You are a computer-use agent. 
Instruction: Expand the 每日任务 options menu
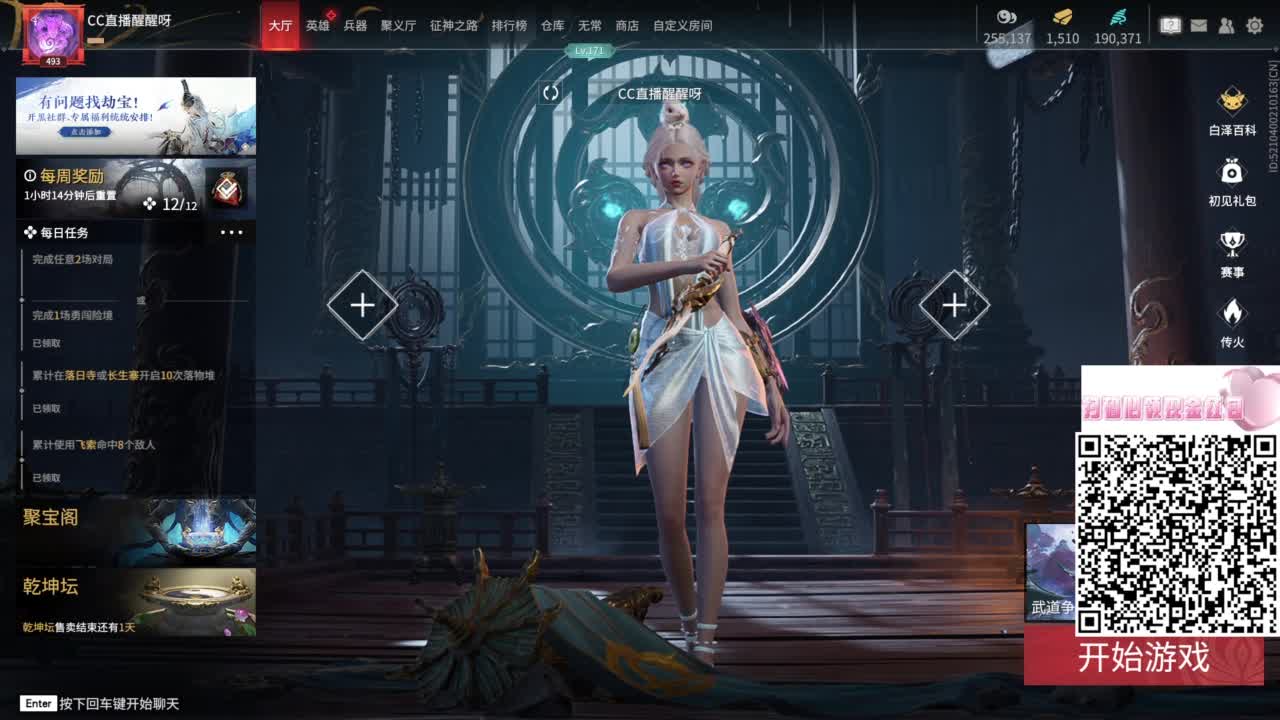pyautogui.click(x=233, y=231)
